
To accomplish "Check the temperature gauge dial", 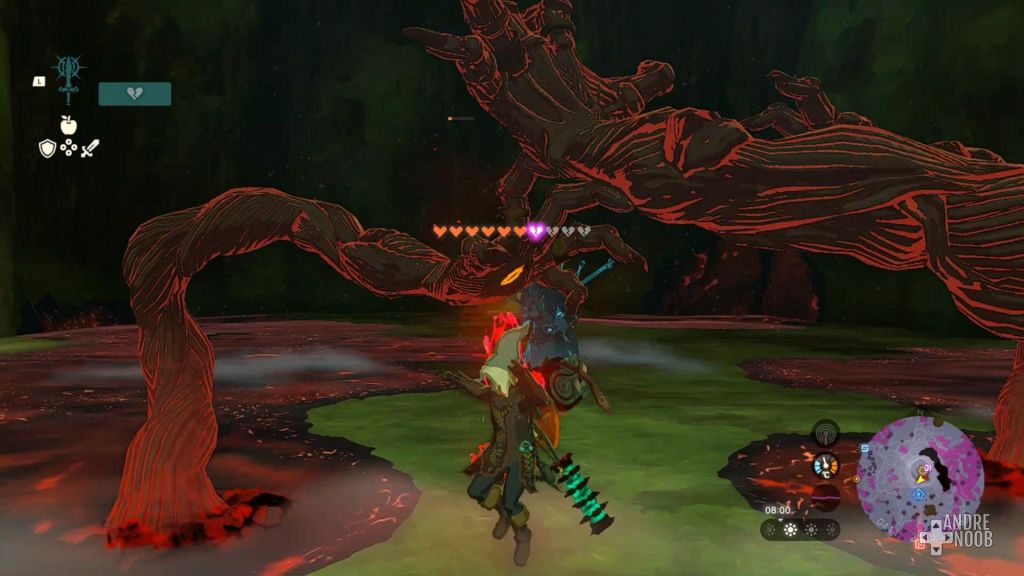I will click(825, 465).
